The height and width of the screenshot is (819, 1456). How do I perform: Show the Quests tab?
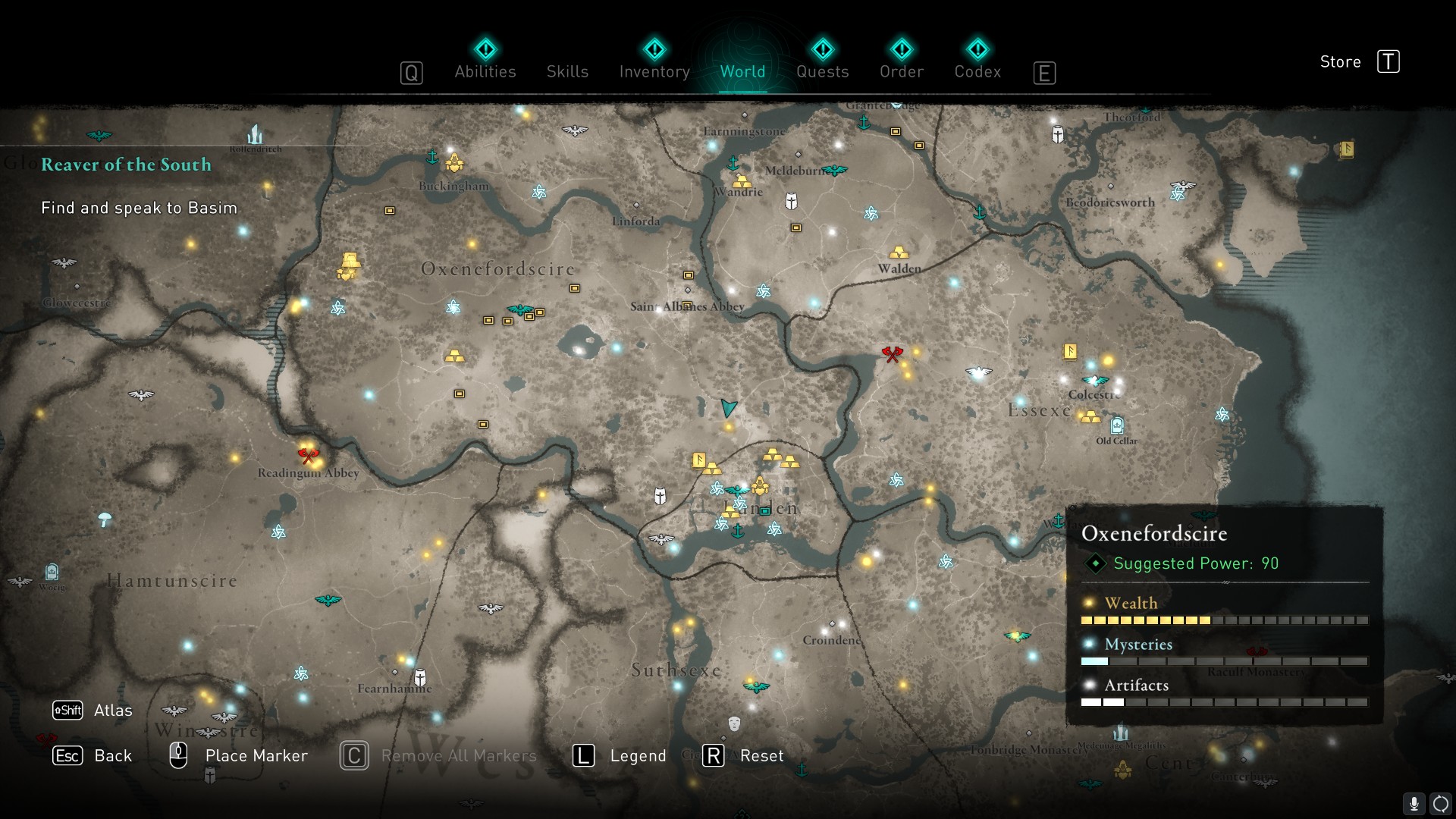point(822,71)
